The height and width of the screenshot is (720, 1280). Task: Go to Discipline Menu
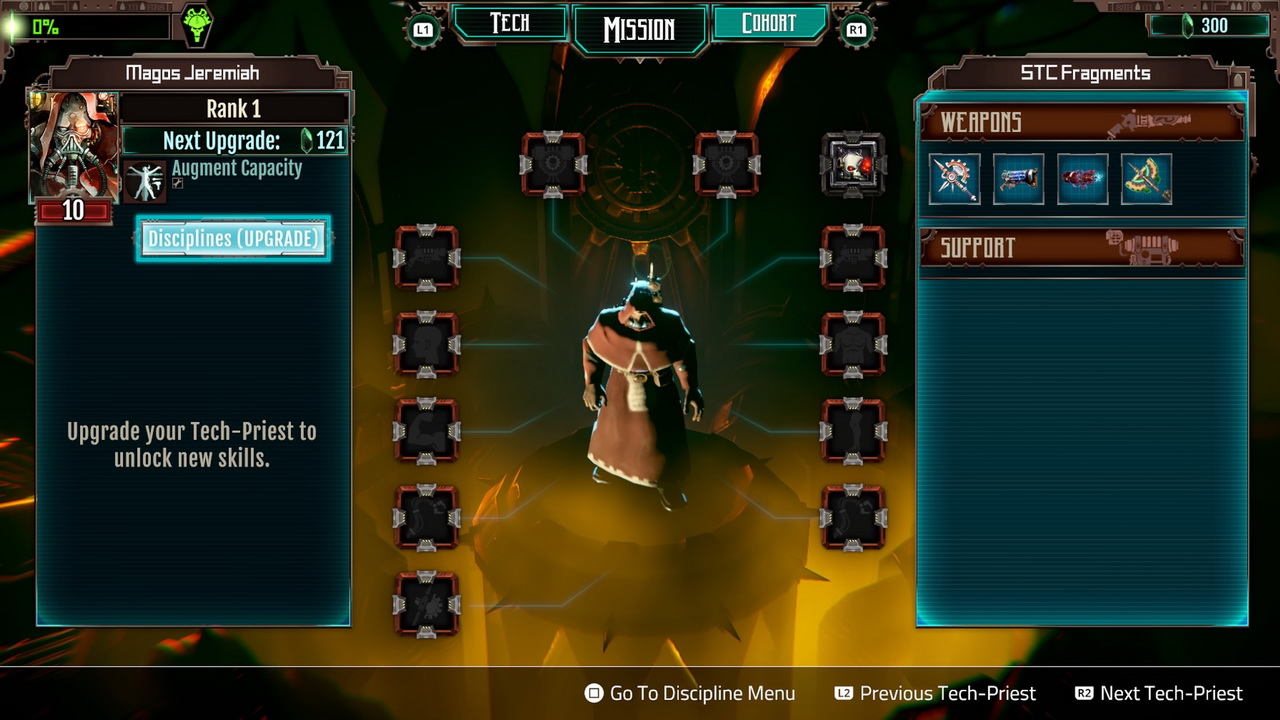pyautogui.click(x=690, y=693)
